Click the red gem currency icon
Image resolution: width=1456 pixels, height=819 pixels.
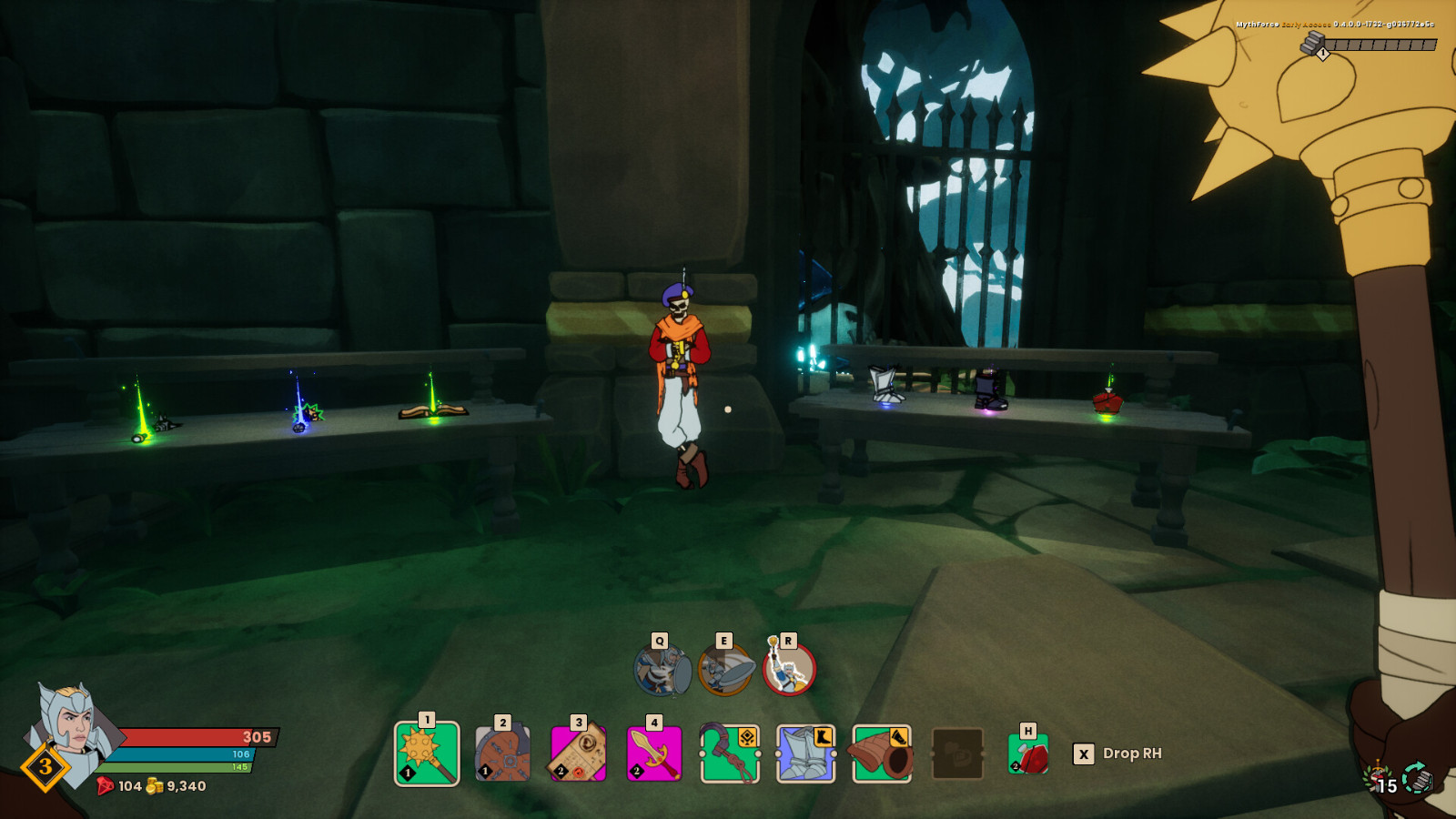pos(106,786)
